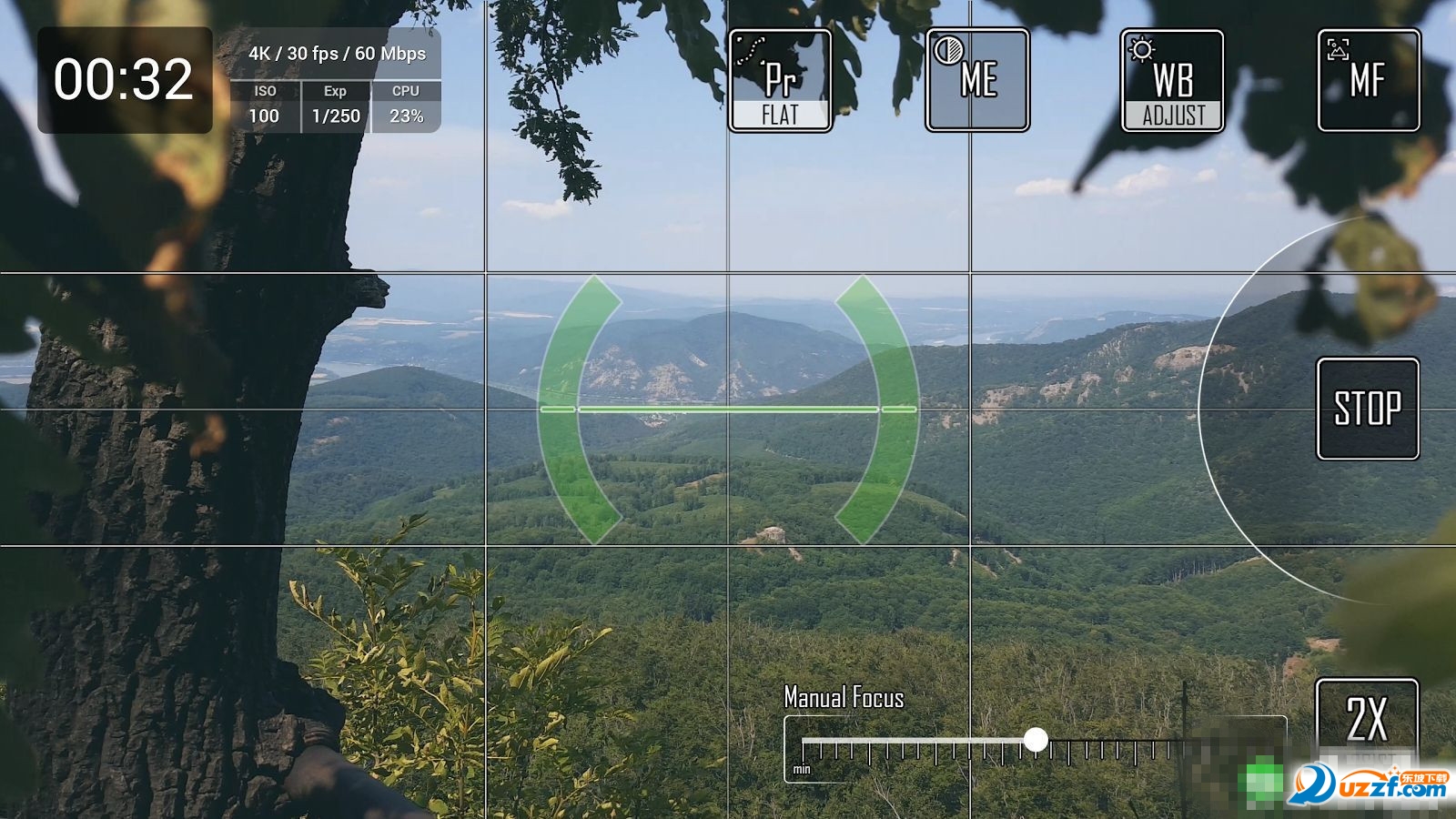Toggle the MF manual focus button

[x=1368, y=81]
